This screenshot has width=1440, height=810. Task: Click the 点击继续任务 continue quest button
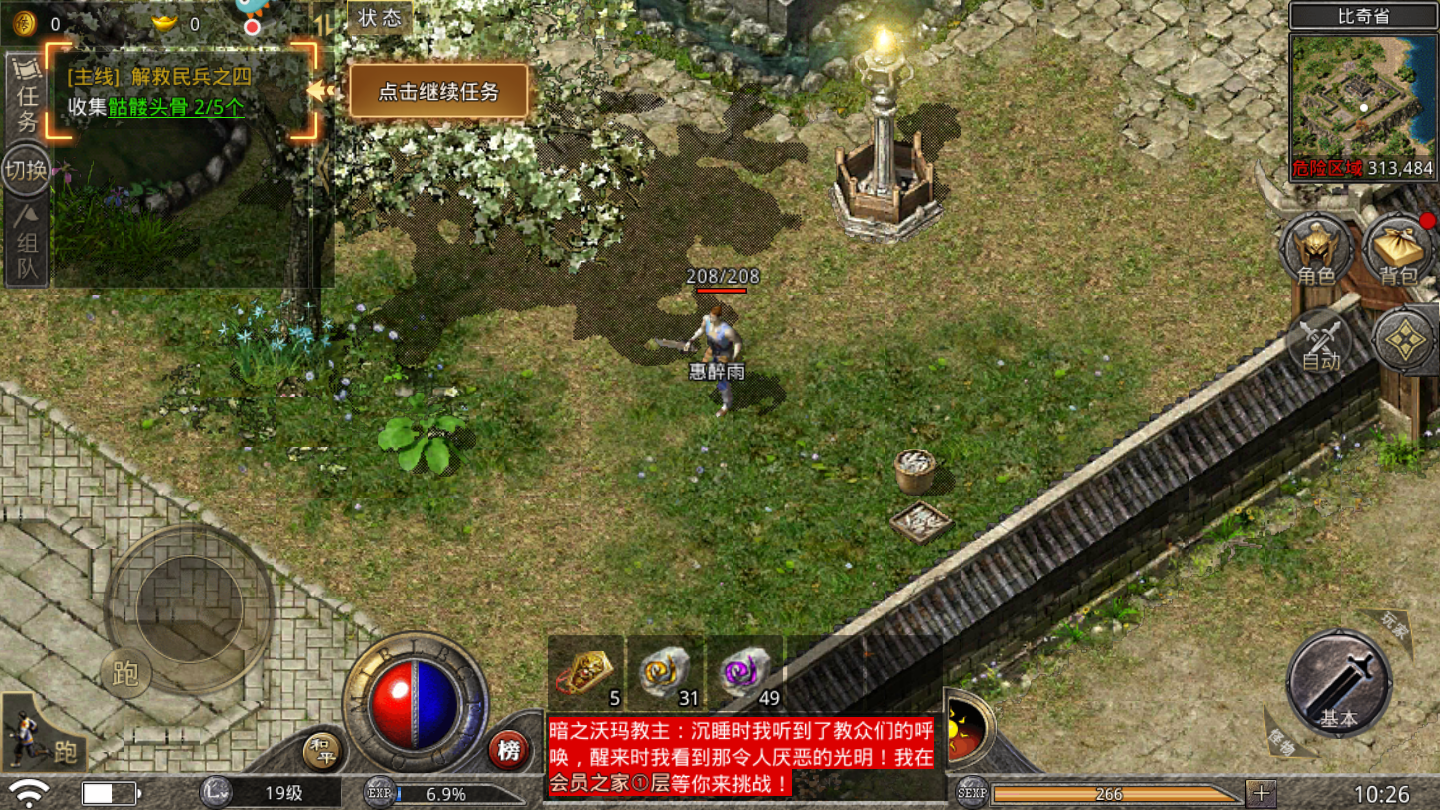pyautogui.click(x=438, y=92)
